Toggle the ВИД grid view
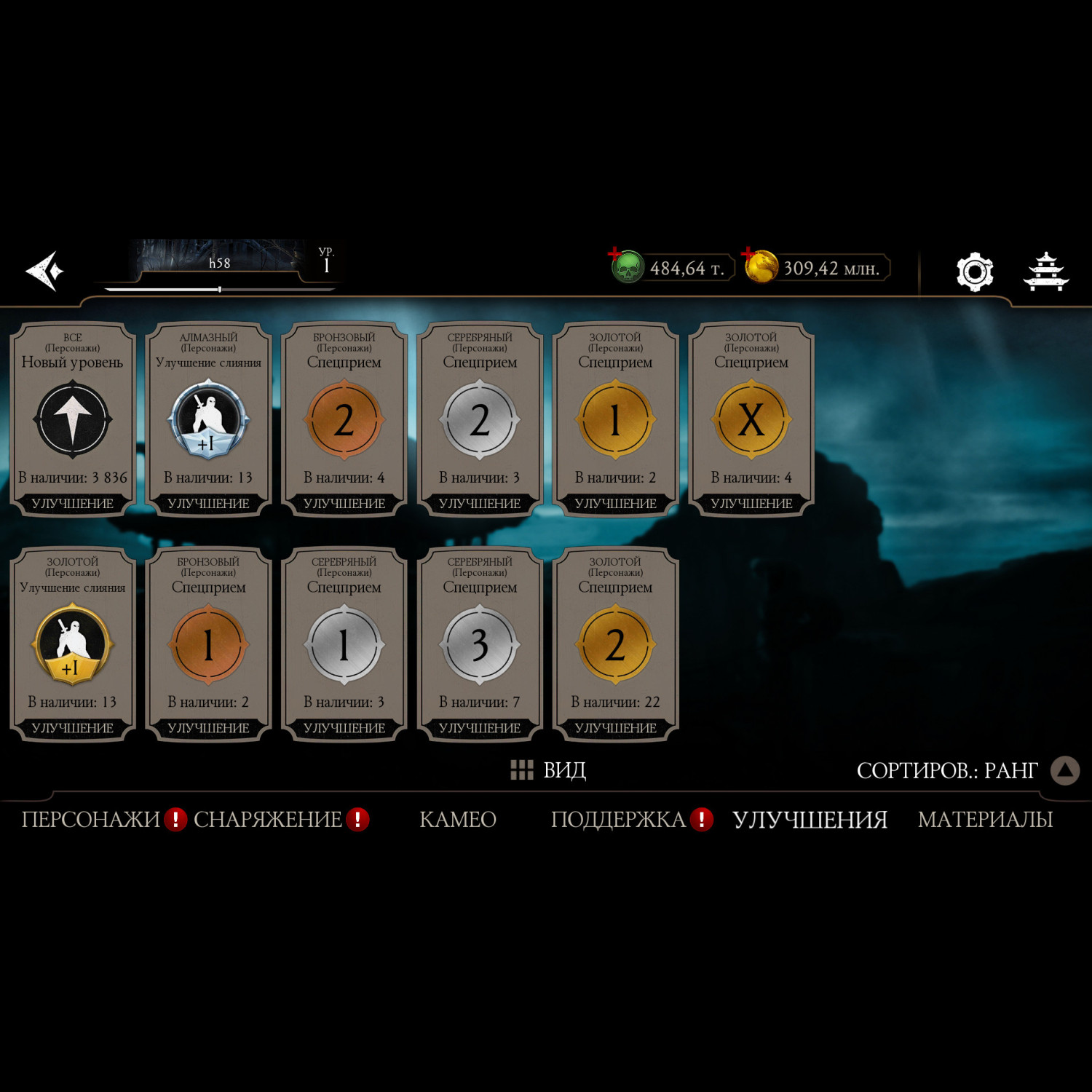This screenshot has height=1092, width=1092. pyautogui.click(x=548, y=770)
